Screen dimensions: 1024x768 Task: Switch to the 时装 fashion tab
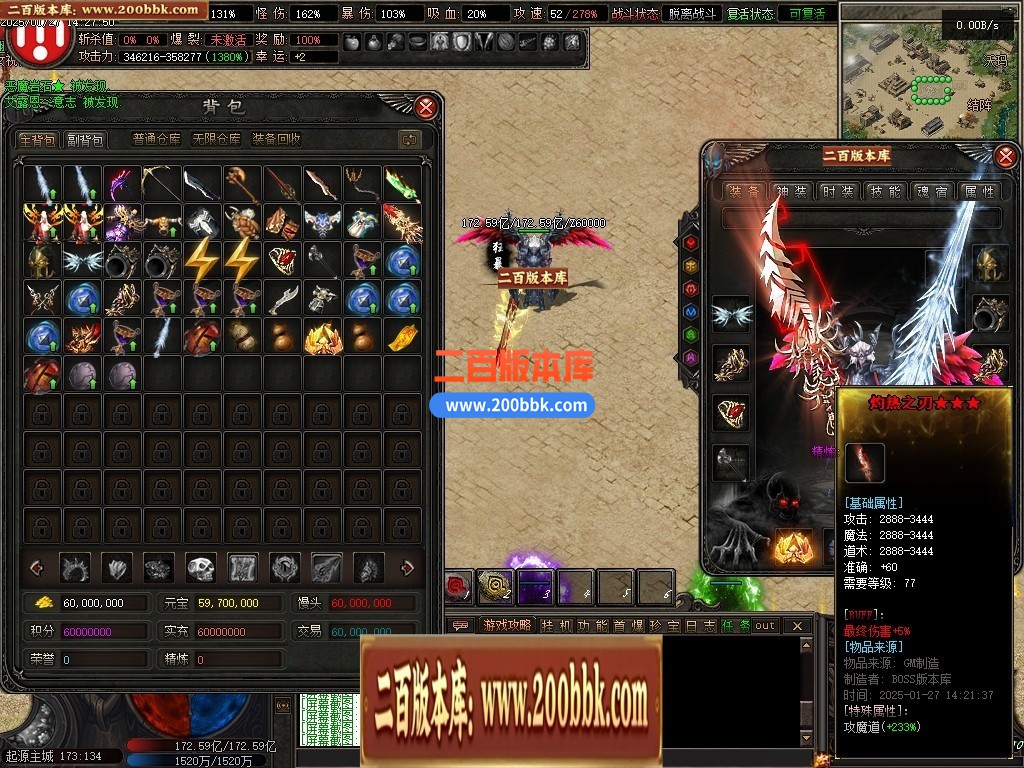[x=837, y=191]
